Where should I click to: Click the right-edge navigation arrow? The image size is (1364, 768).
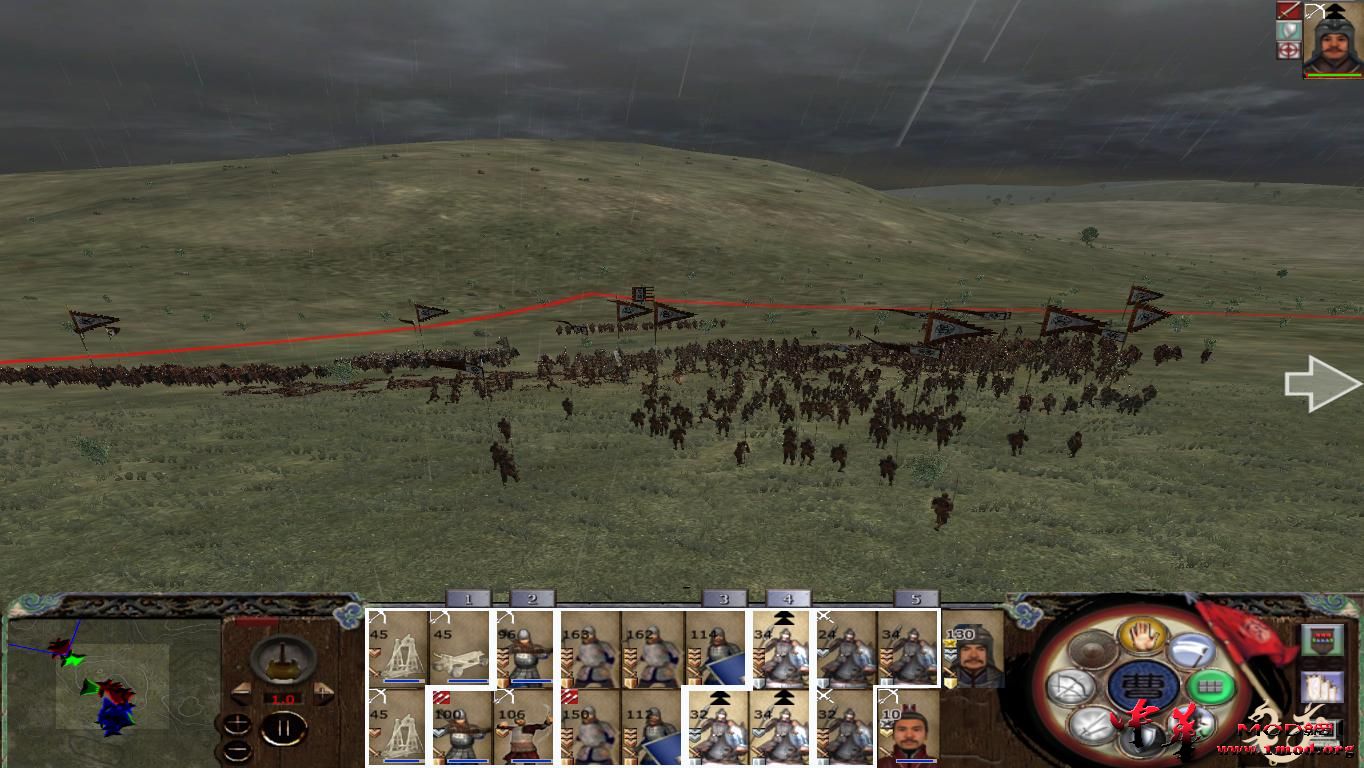tap(1320, 382)
